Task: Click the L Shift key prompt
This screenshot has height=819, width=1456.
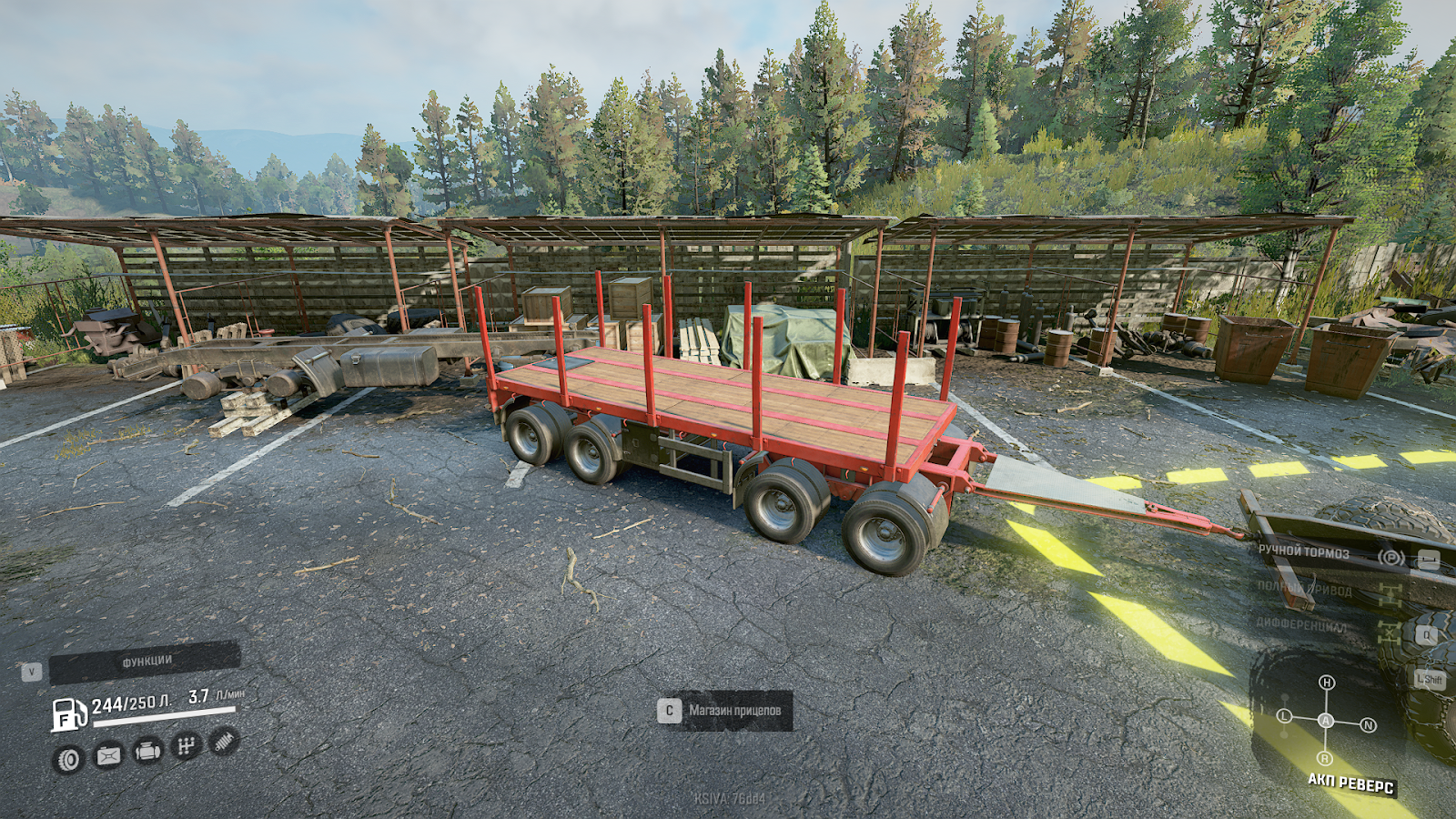Action: coord(1430,678)
